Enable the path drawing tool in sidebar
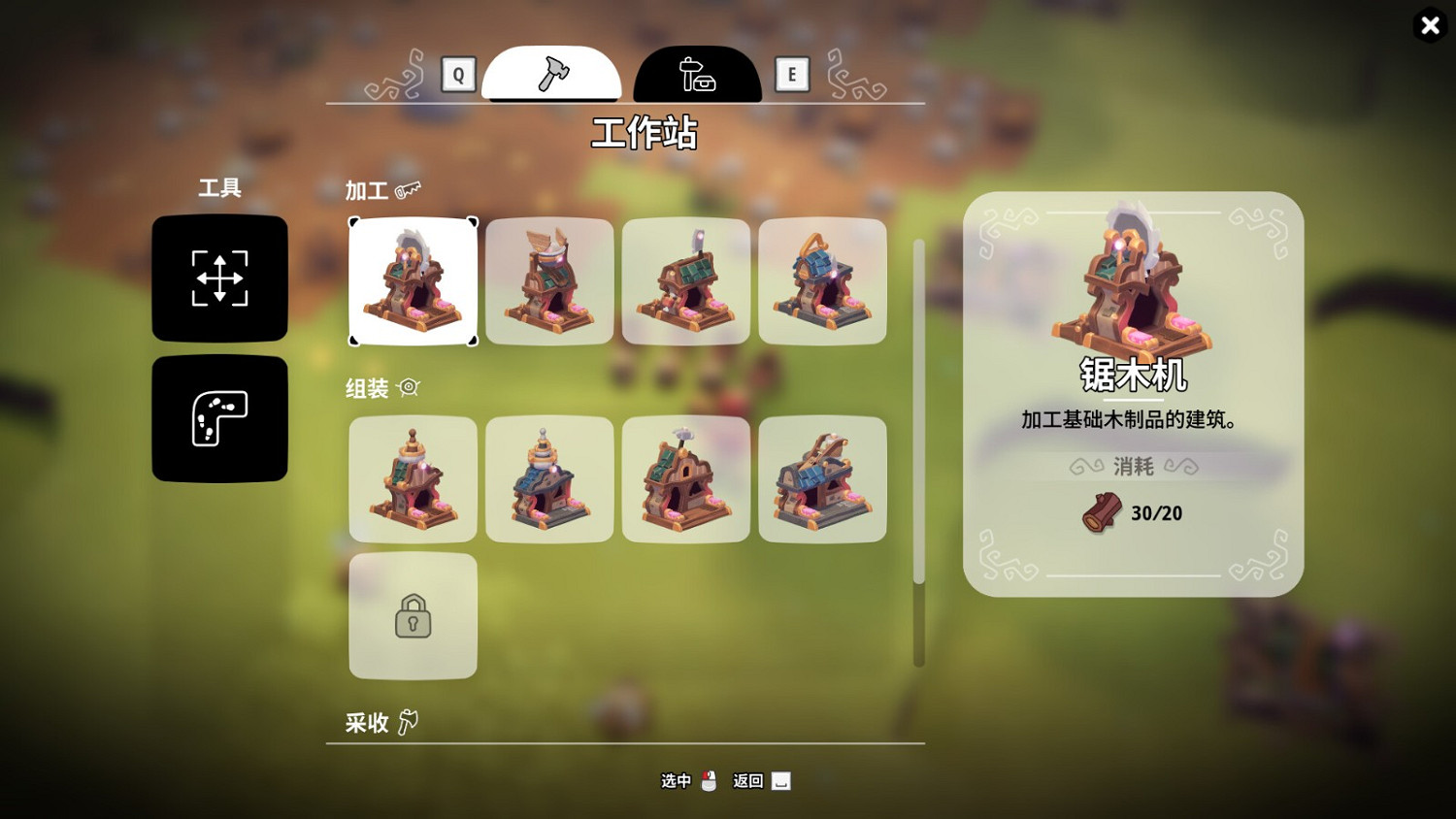This screenshot has width=1456, height=819. click(x=219, y=417)
